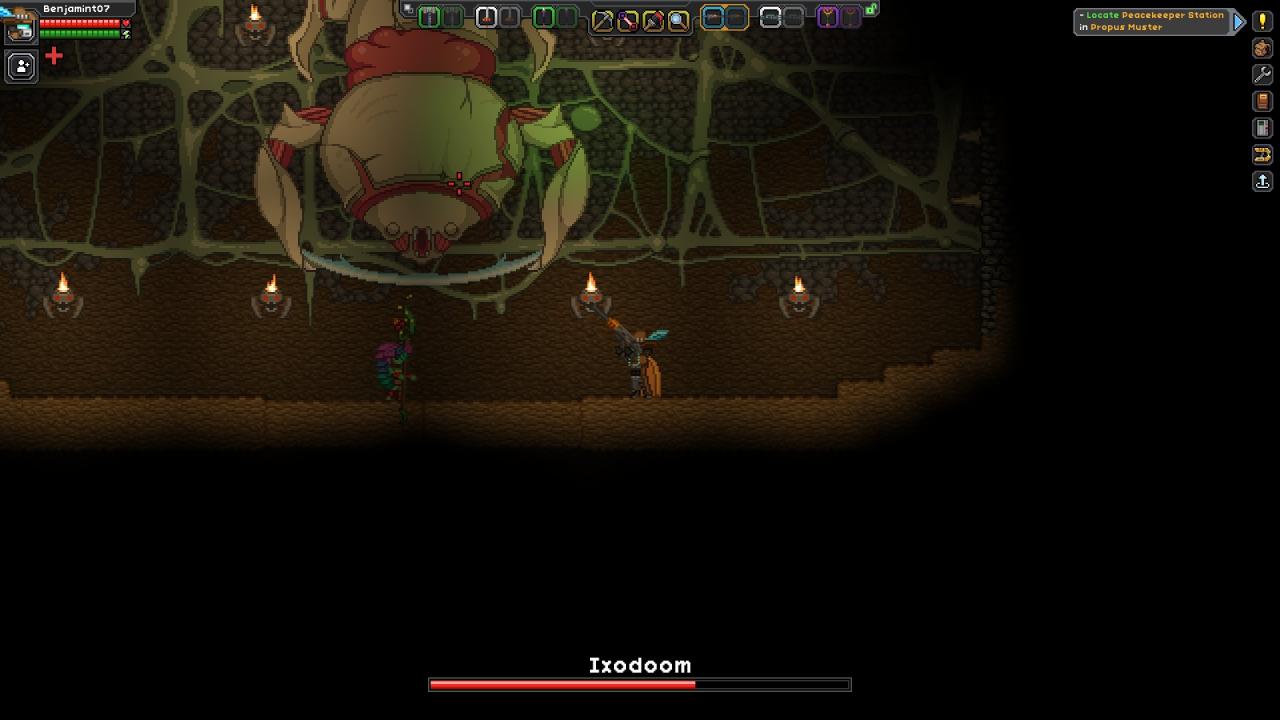
Task: Beam up to the ship
Action: 1262,182
